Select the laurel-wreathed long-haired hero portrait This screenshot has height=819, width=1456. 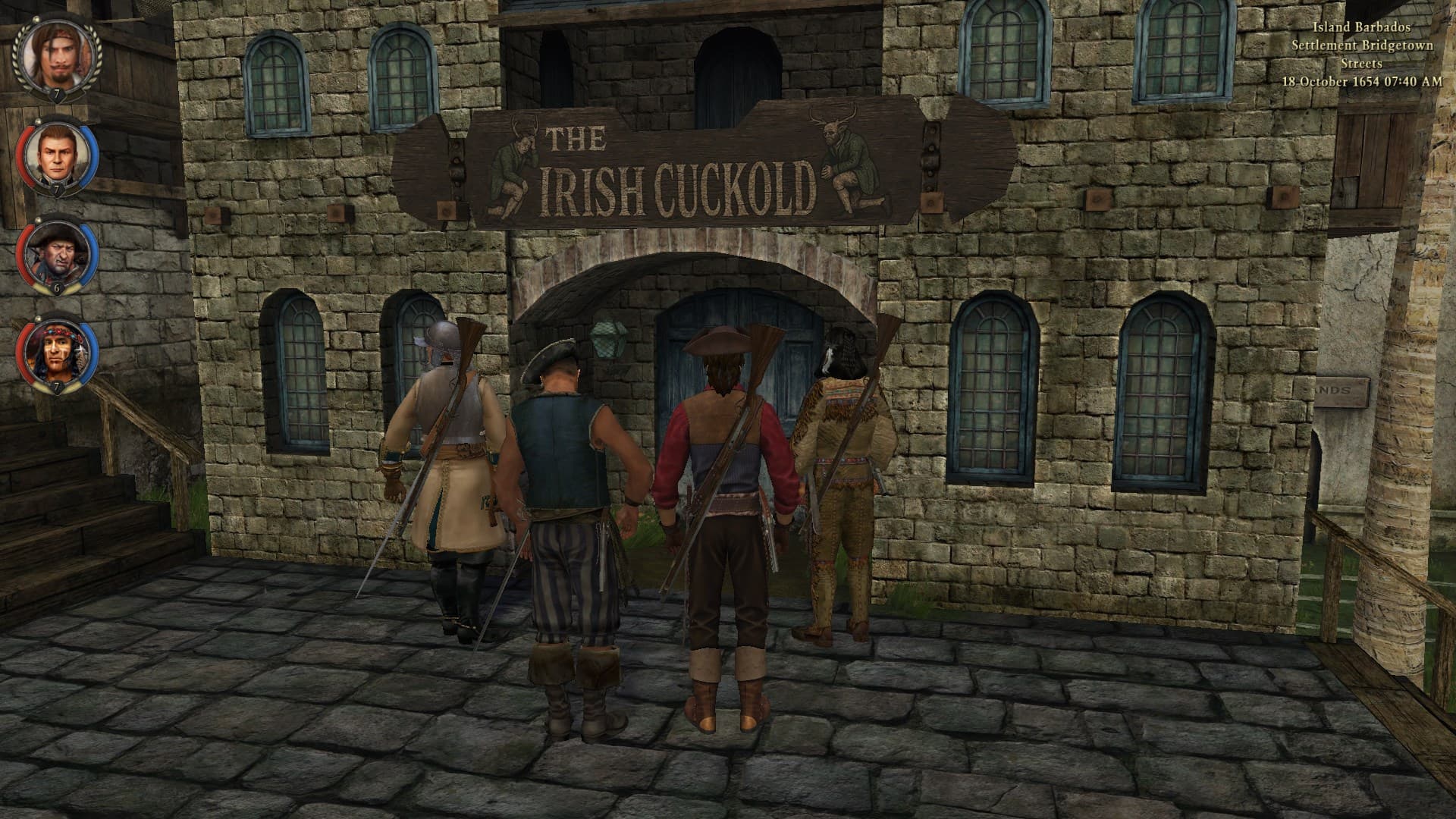click(x=56, y=55)
